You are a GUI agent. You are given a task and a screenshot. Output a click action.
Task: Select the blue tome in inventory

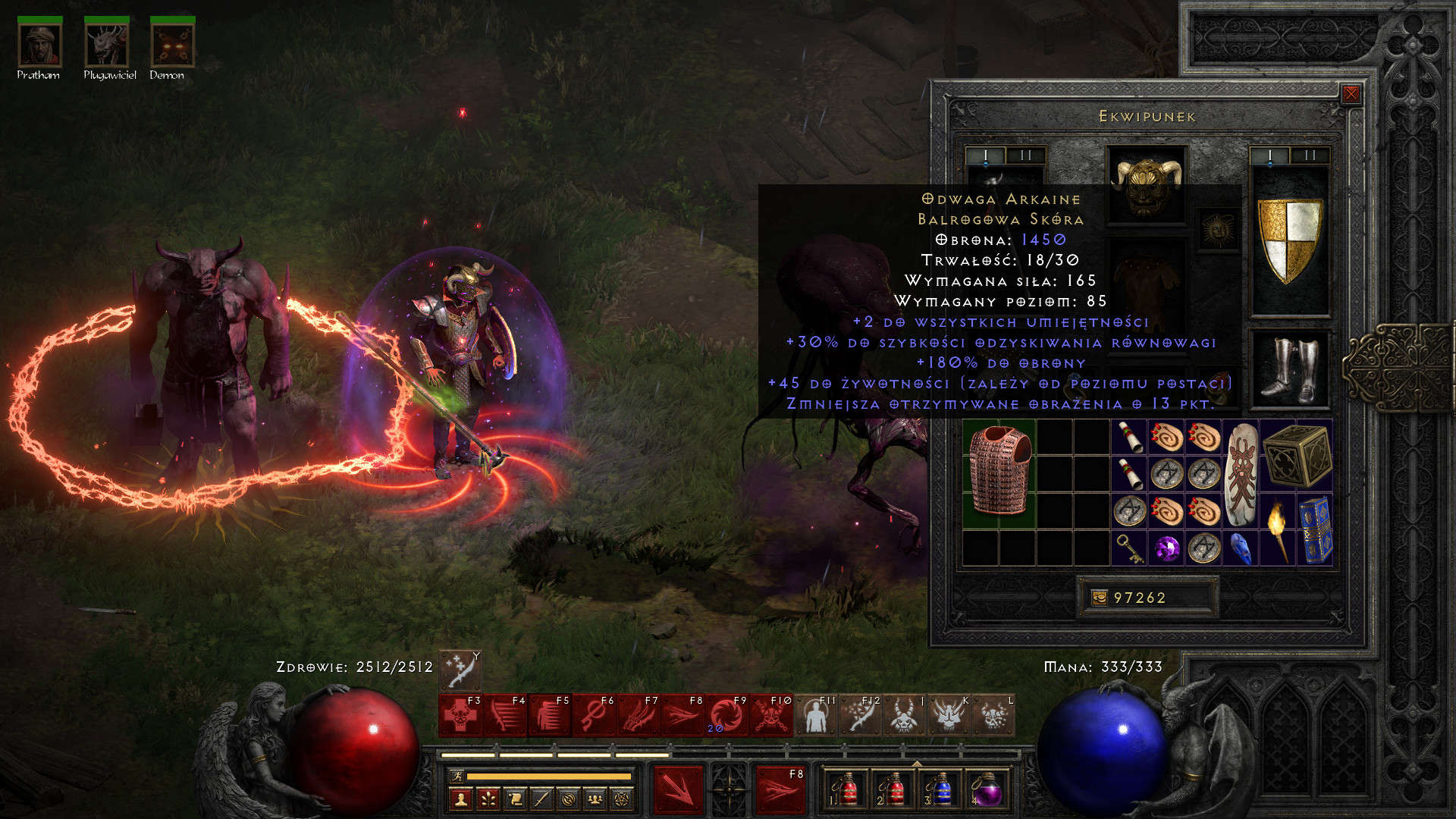1315,529
